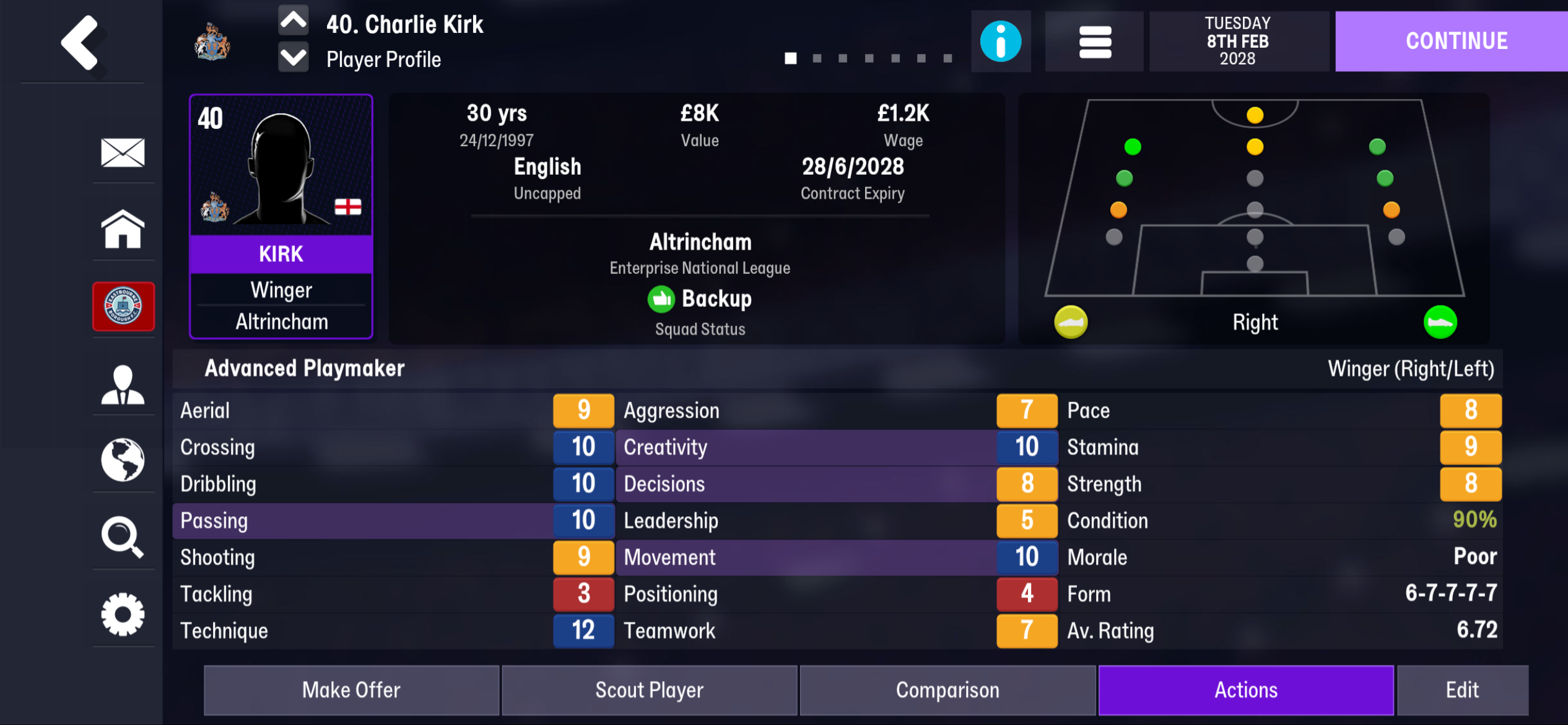The image size is (1568, 725).
Task: Open the mail inbox icon
Action: point(123,152)
